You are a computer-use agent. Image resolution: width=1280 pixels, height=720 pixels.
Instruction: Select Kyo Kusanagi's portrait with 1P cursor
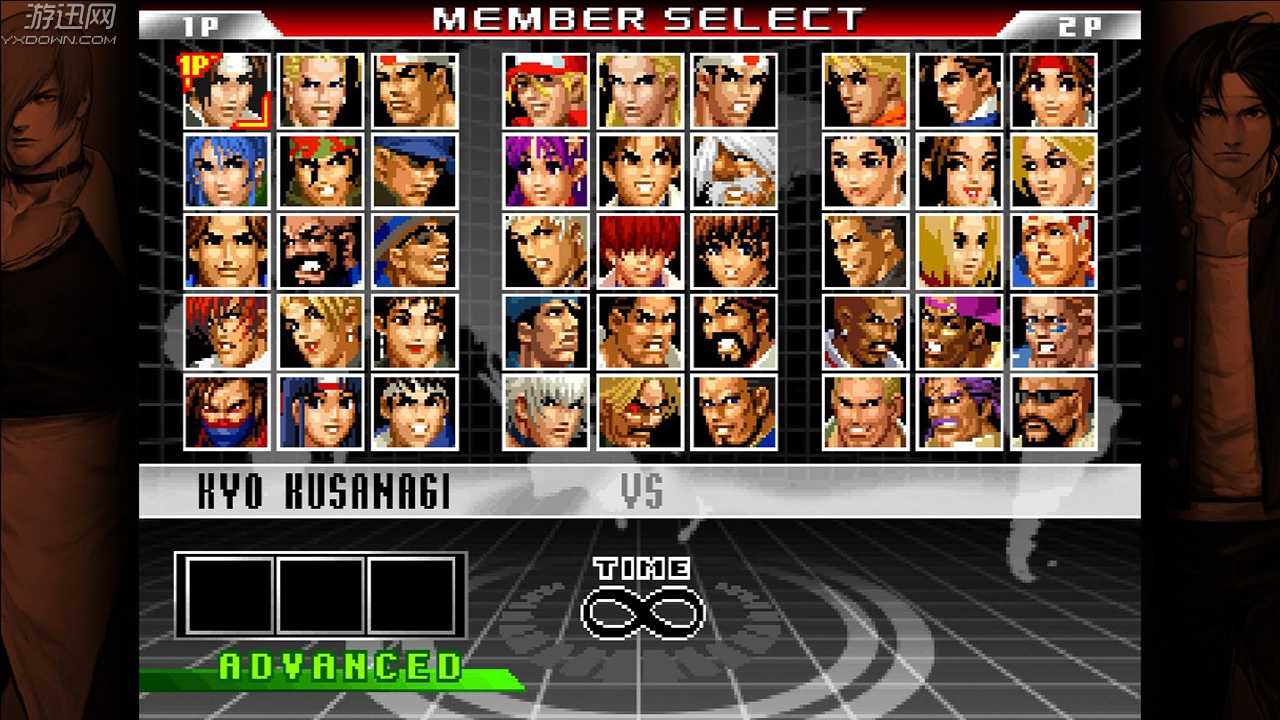click(226, 91)
